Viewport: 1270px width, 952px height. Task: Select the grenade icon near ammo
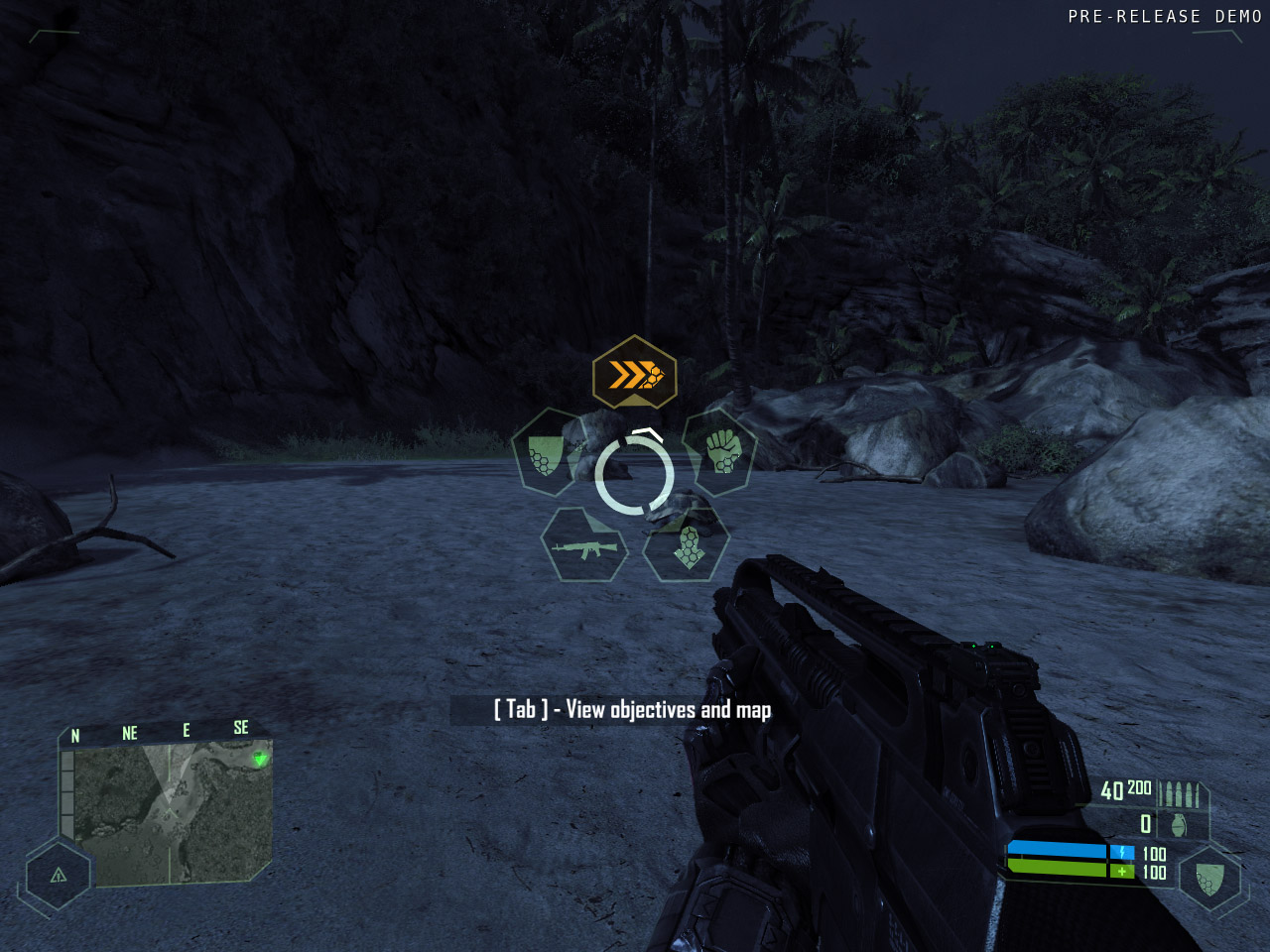(1179, 824)
